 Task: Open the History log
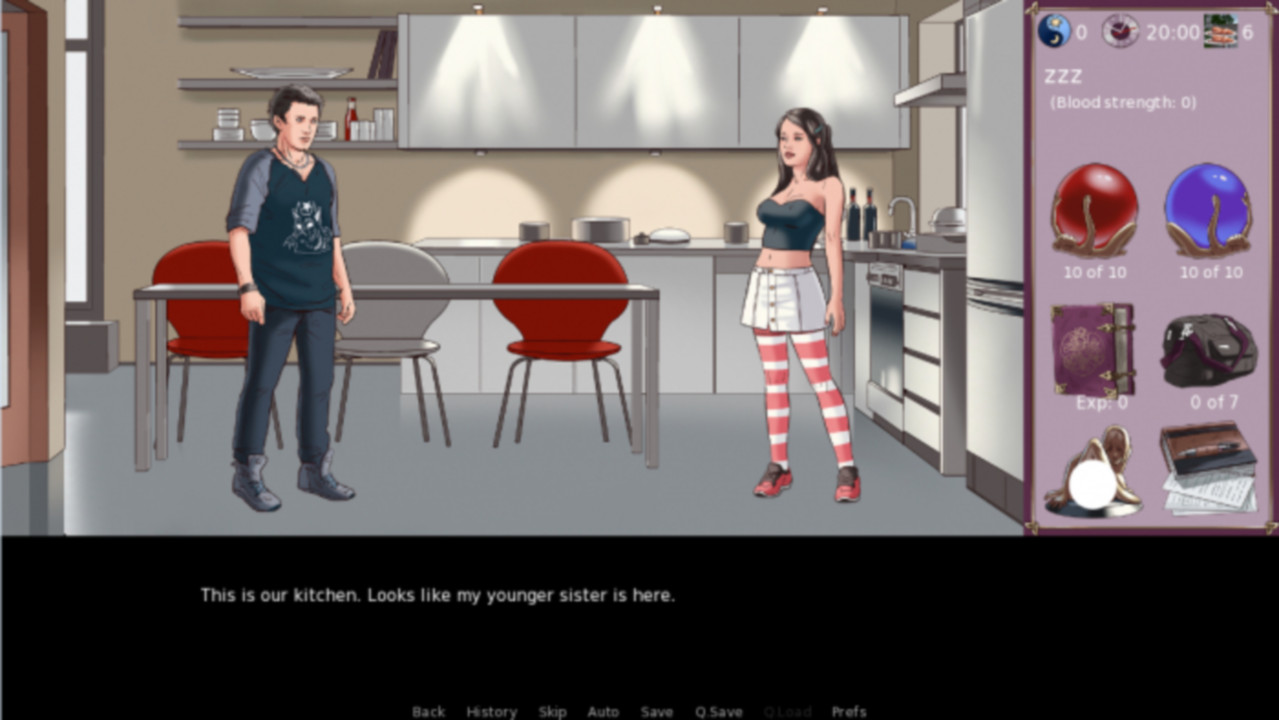491,711
